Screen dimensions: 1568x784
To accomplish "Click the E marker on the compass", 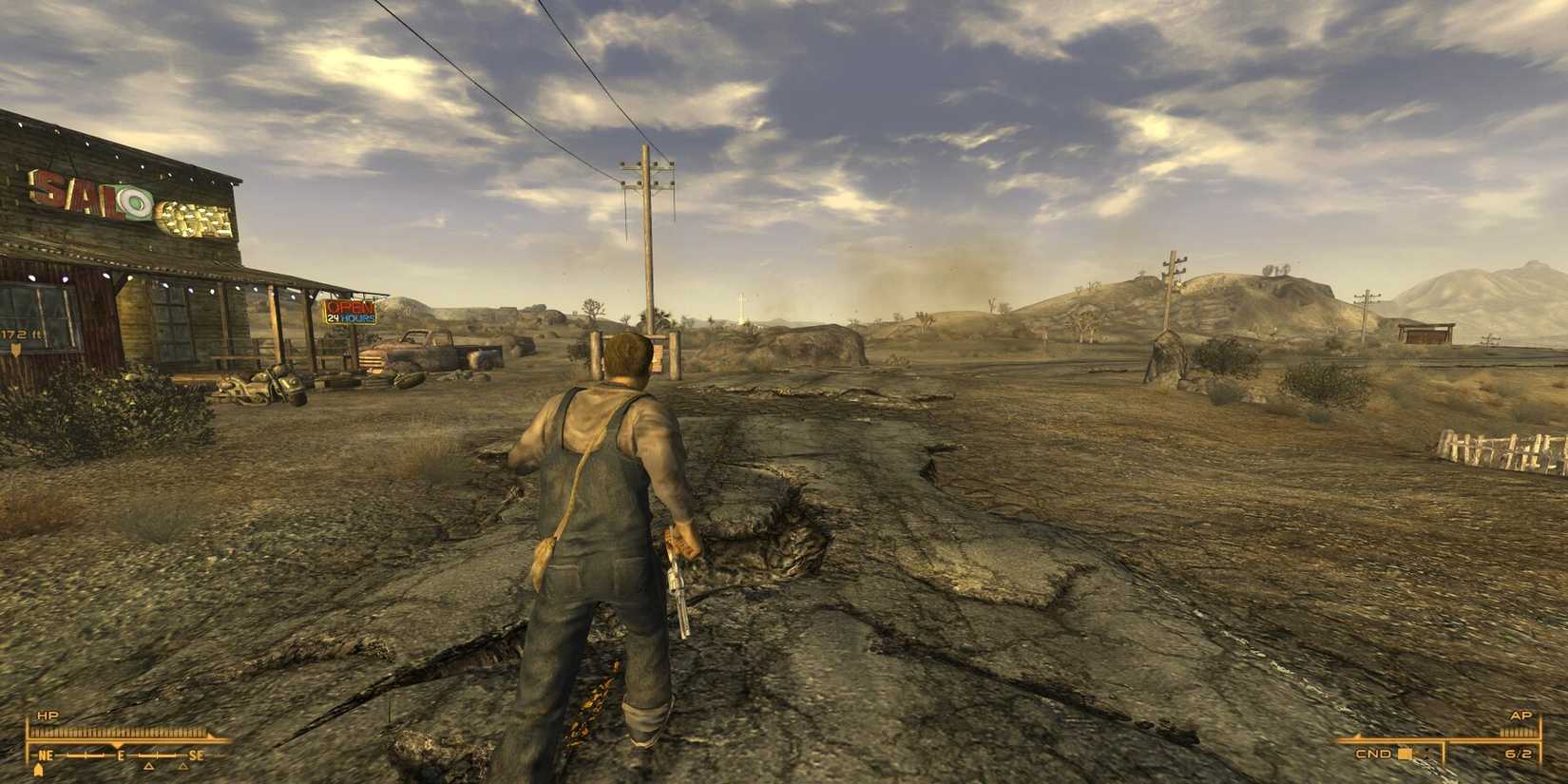I will pyautogui.click(x=122, y=755).
